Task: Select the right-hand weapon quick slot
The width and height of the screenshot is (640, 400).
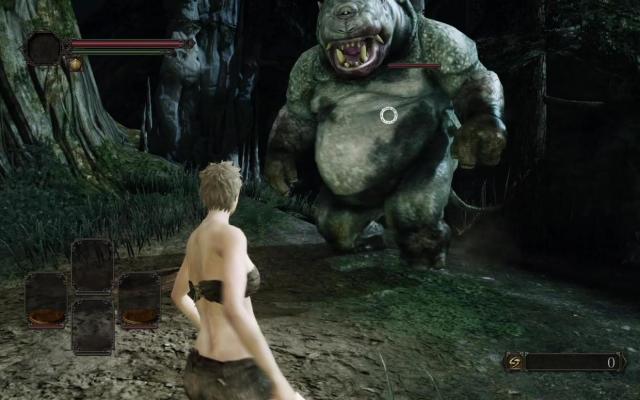Action: 139,299
